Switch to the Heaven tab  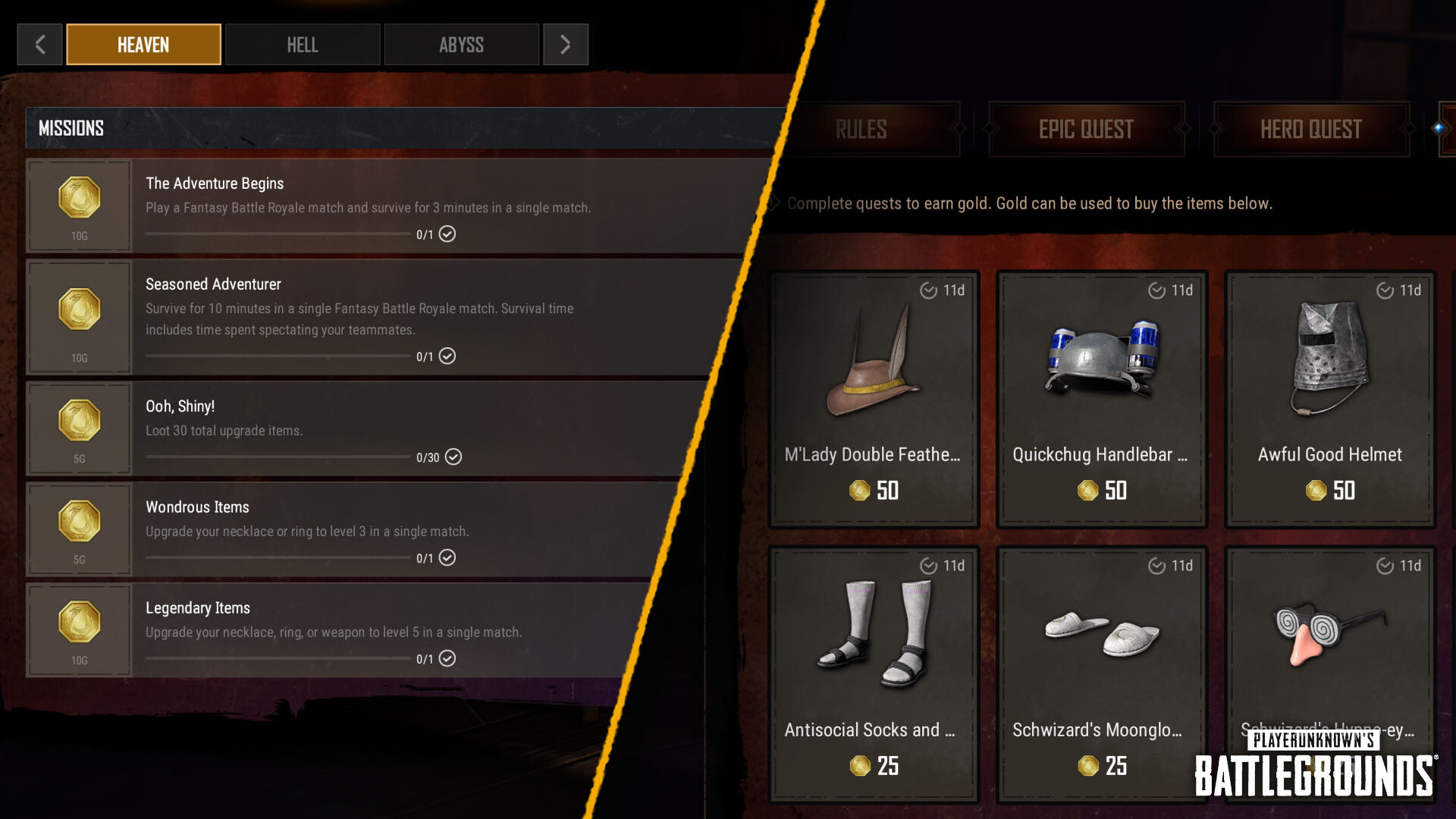coord(143,45)
